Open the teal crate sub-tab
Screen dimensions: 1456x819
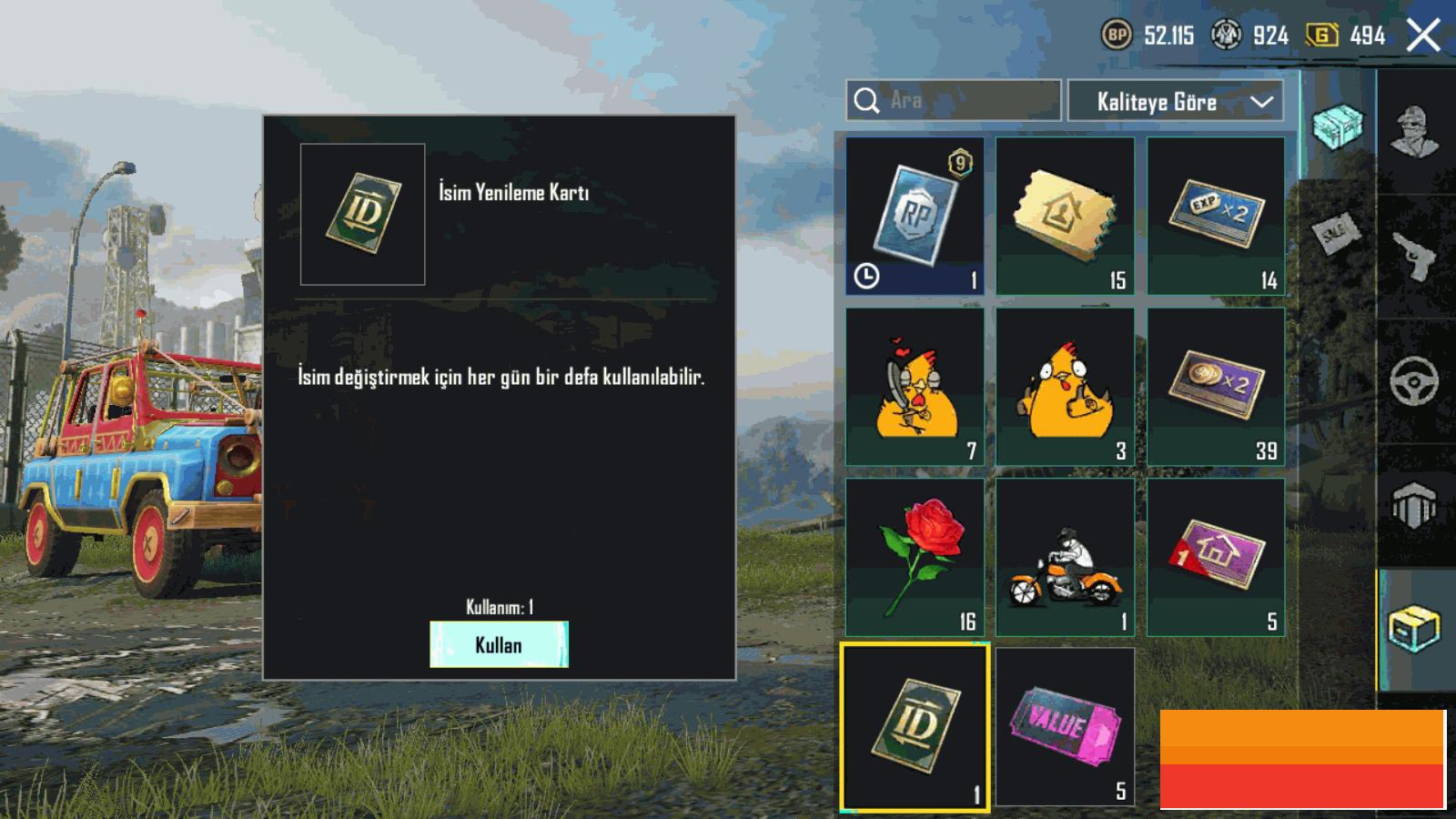click(1339, 126)
